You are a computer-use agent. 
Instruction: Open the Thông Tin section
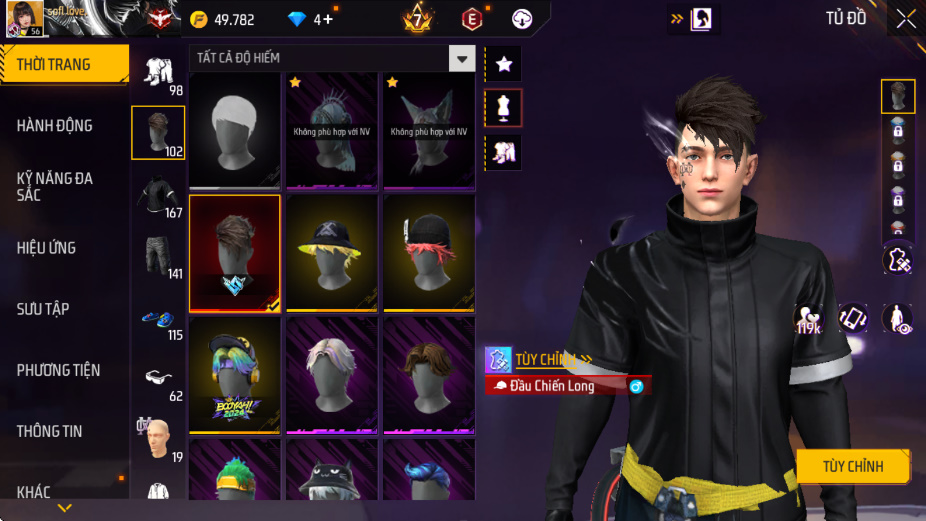click(64, 431)
